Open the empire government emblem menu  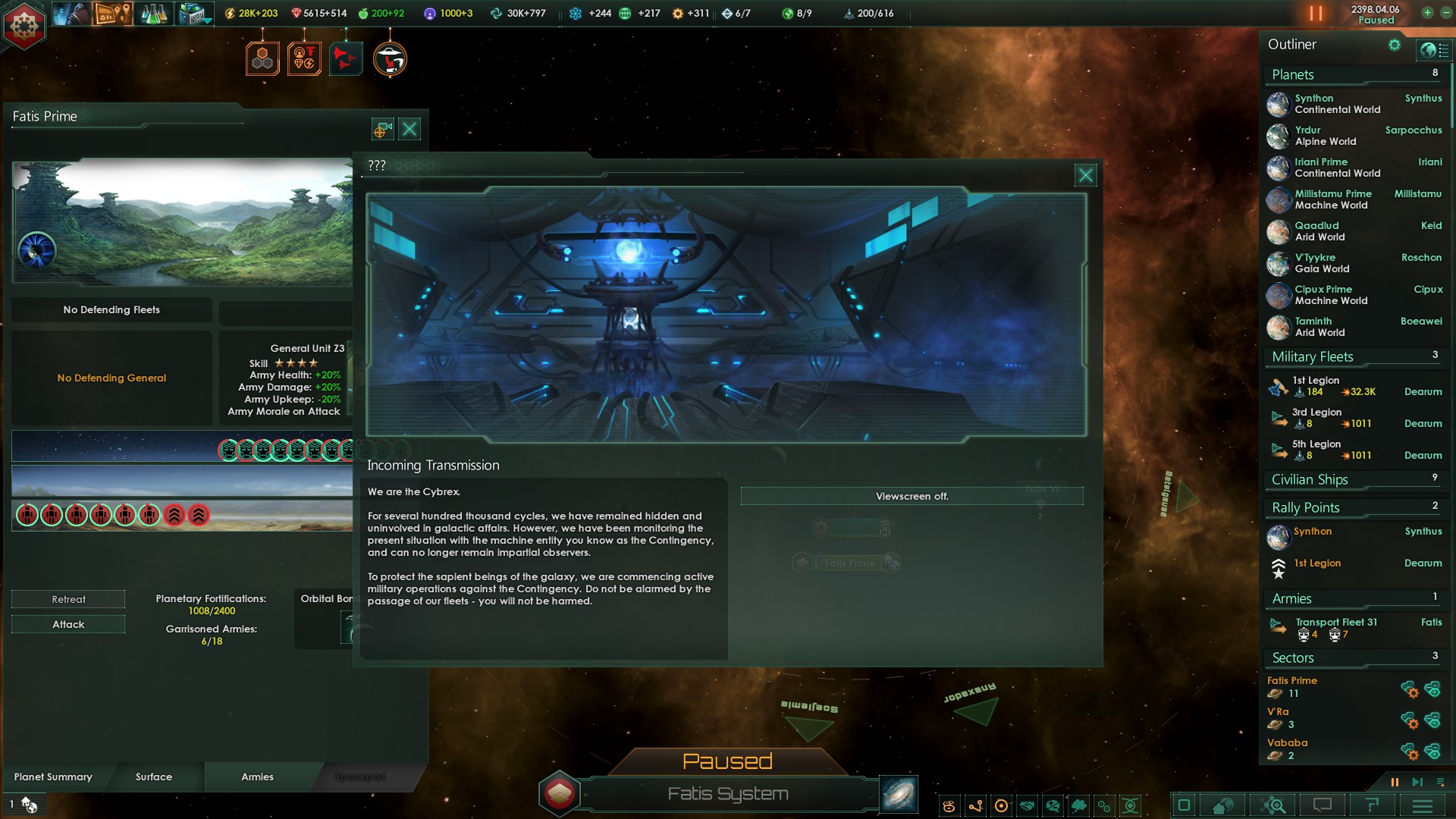[x=24, y=25]
